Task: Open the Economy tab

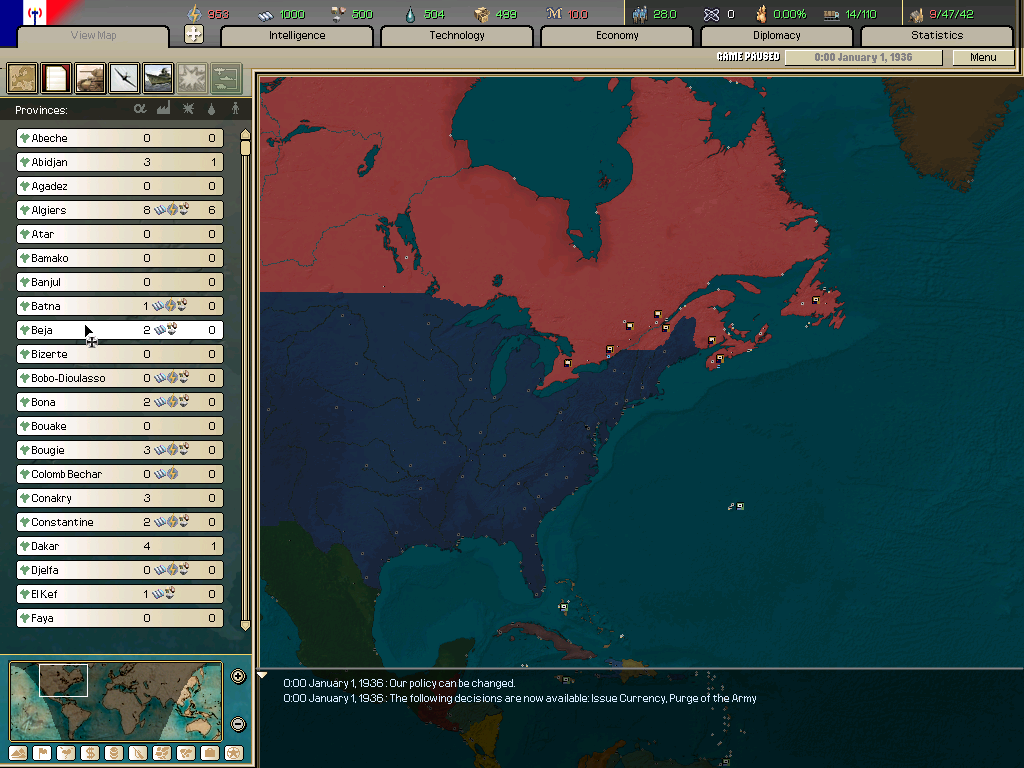Action: [x=617, y=36]
